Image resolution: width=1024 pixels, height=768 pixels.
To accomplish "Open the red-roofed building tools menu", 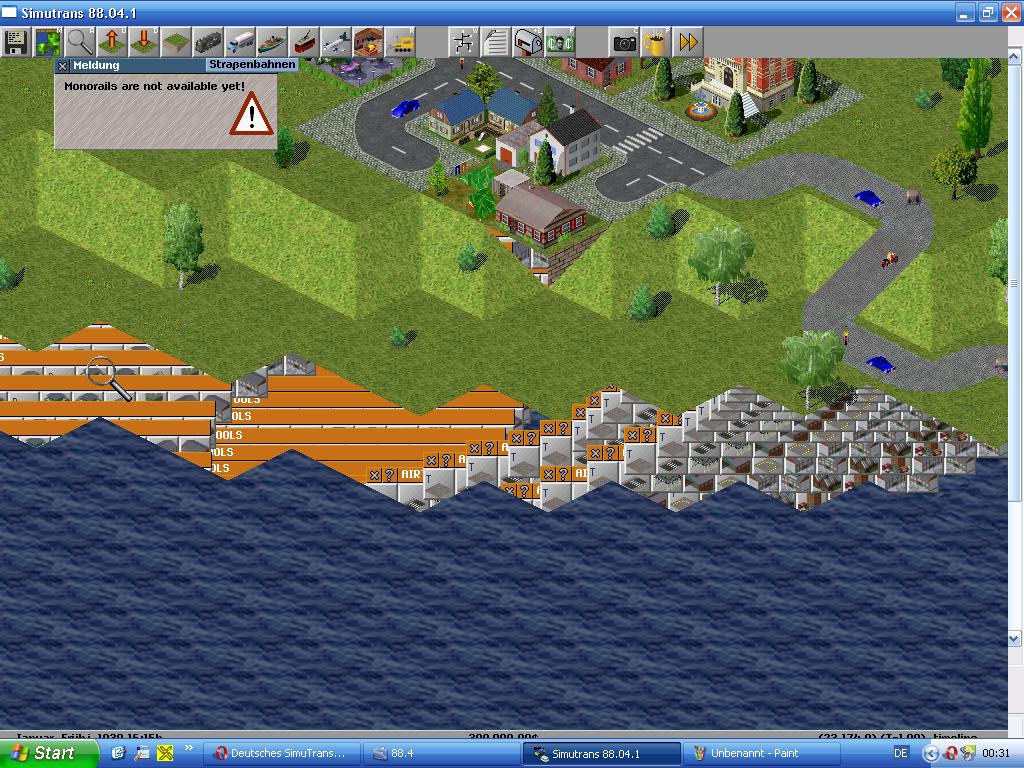I will (368, 42).
